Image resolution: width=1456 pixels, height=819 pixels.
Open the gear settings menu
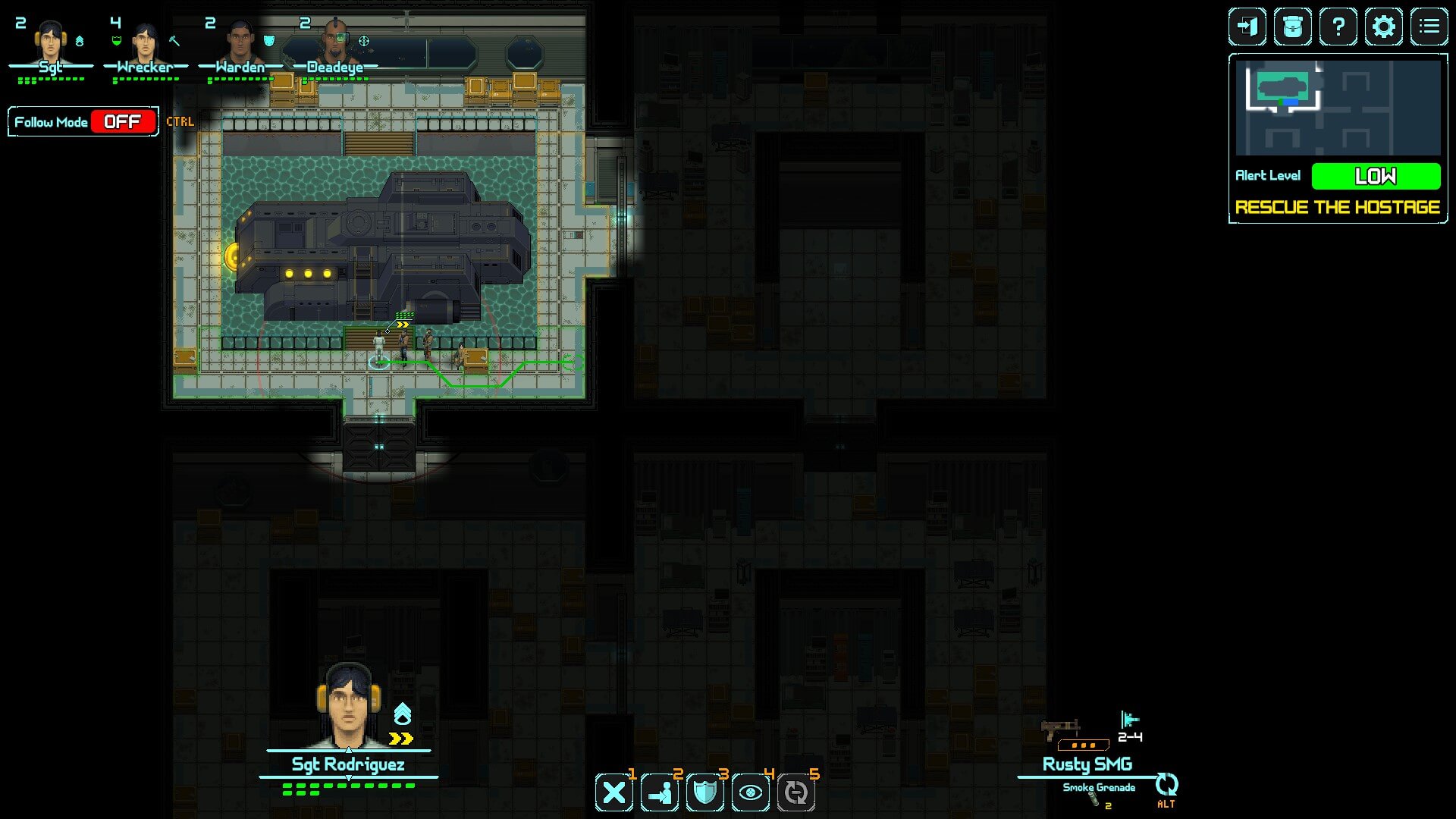(1384, 27)
